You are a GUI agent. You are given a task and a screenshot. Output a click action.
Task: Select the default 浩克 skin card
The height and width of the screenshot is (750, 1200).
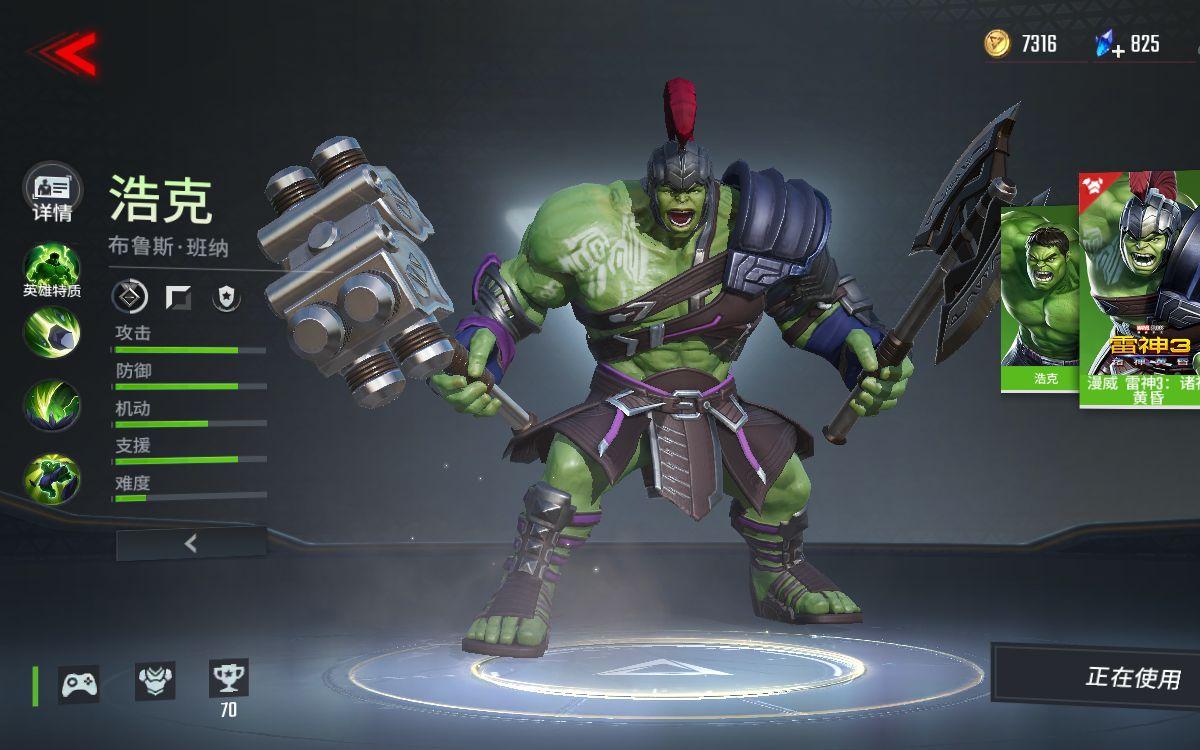[1040, 298]
